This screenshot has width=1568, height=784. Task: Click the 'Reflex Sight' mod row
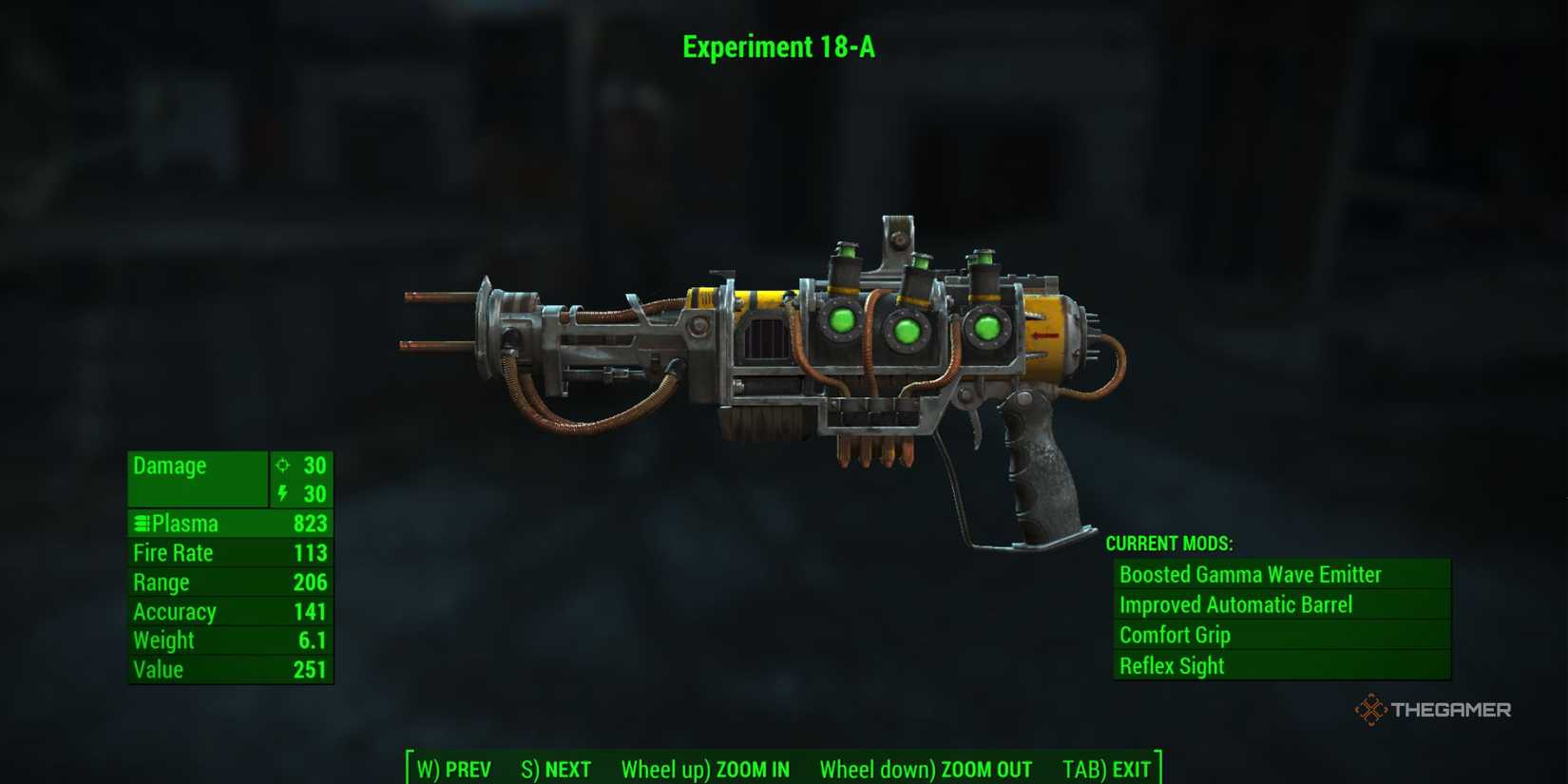[x=1172, y=666]
